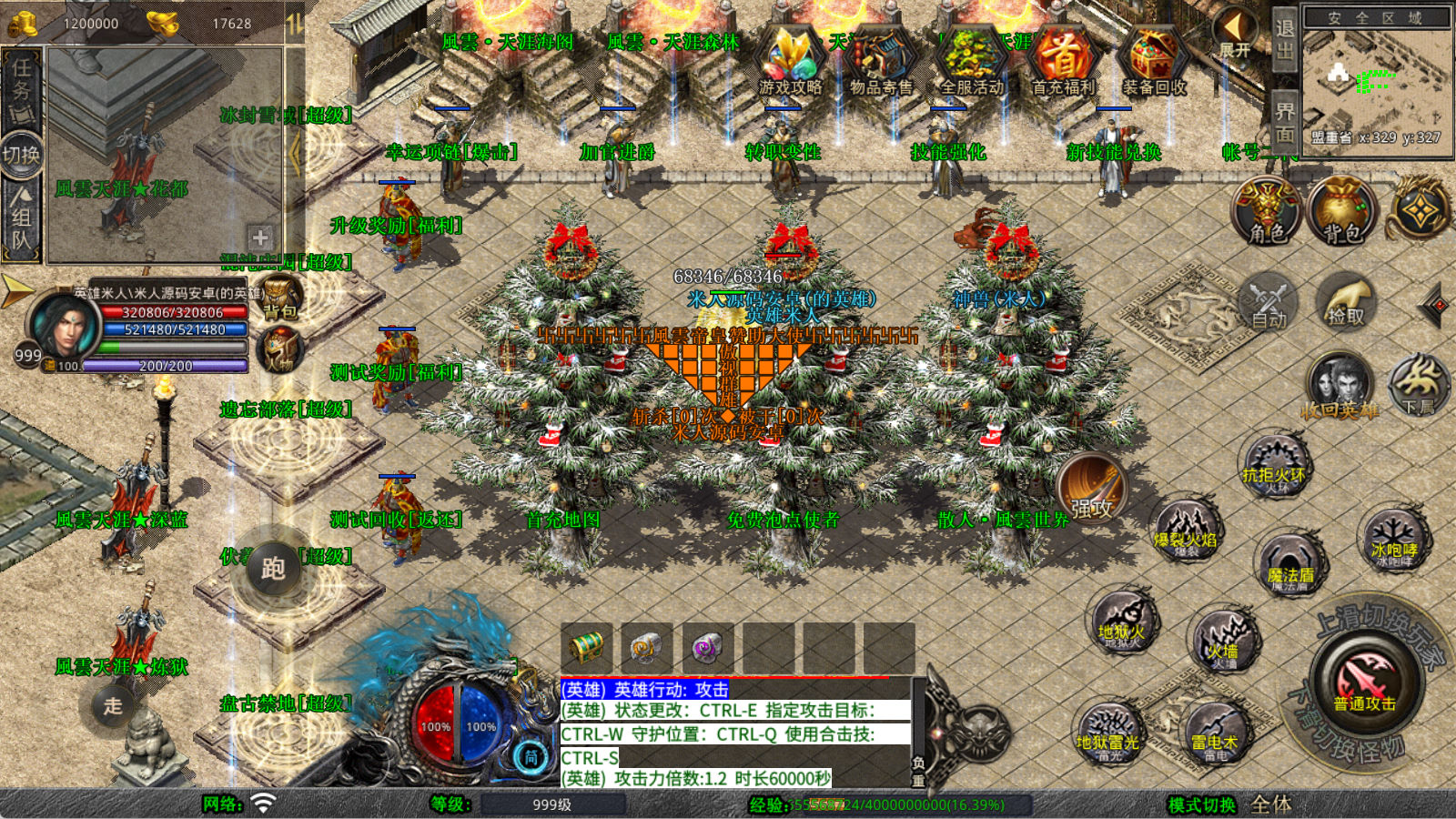
Task: Tap the 捡取 pick-up button
Action: (x=1346, y=302)
